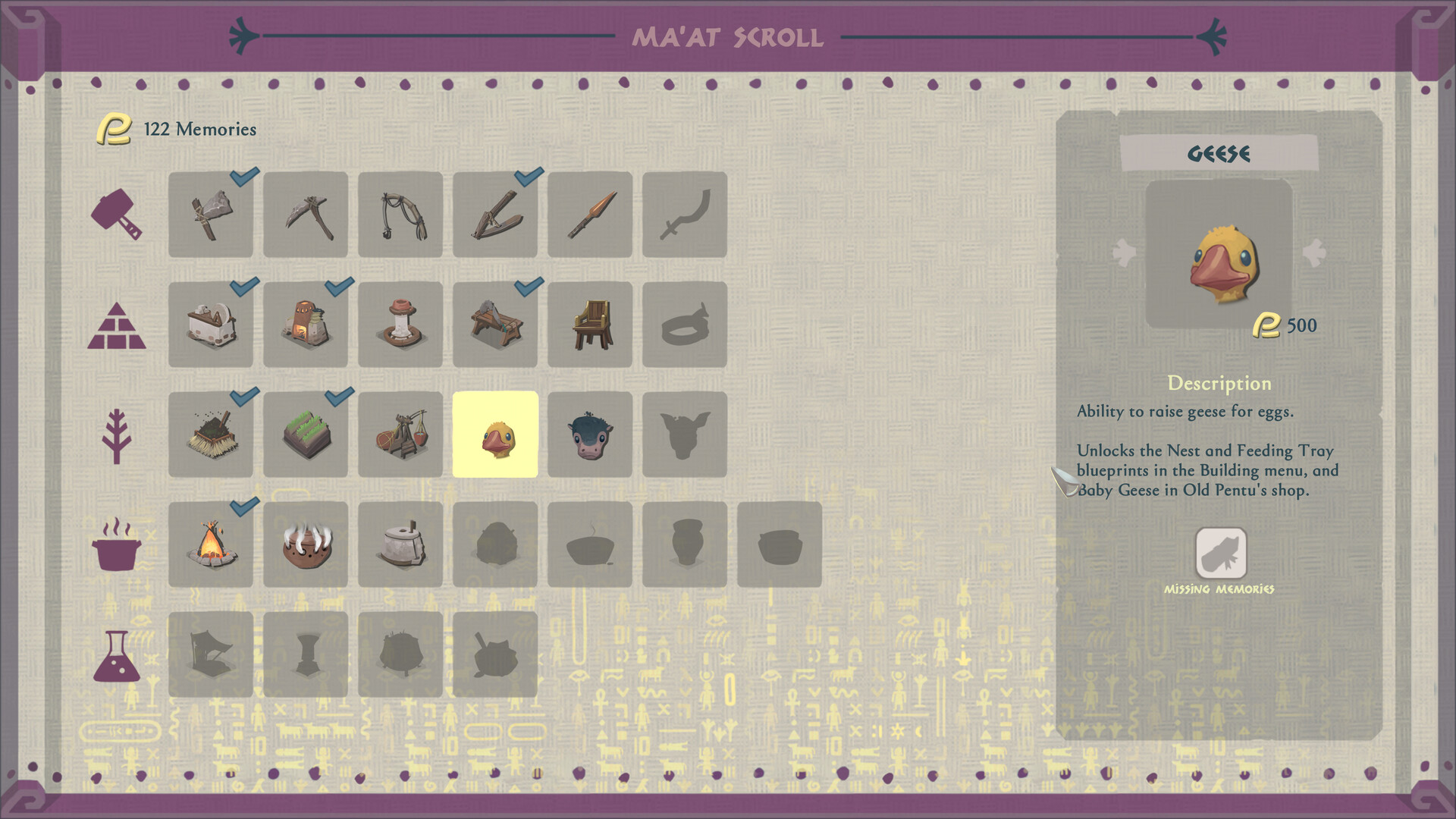The height and width of the screenshot is (819, 1456).
Task: Select the highlighted Geese thumbnail
Action: [495, 435]
